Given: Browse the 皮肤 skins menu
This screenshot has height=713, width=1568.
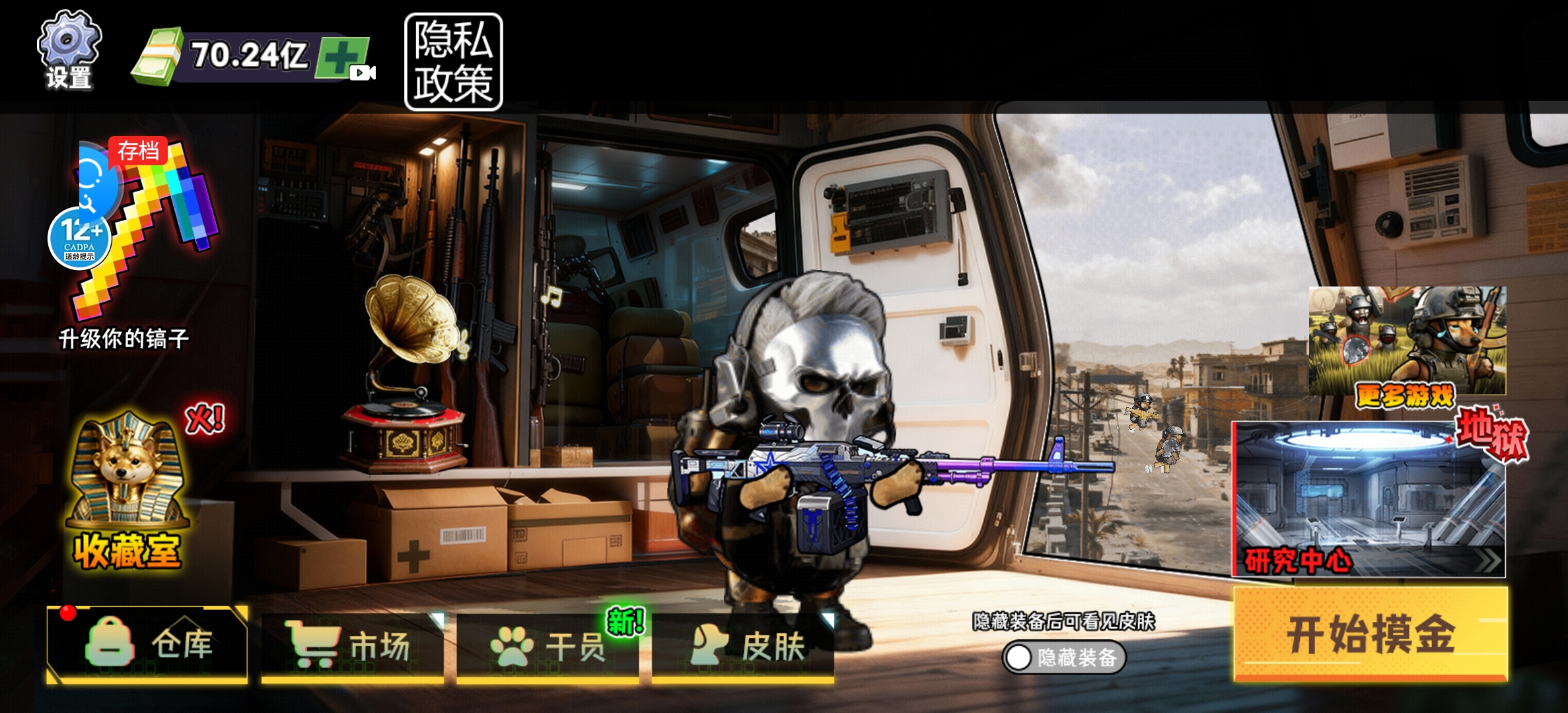Looking at the screenshot, I should (x=742, y=646).
